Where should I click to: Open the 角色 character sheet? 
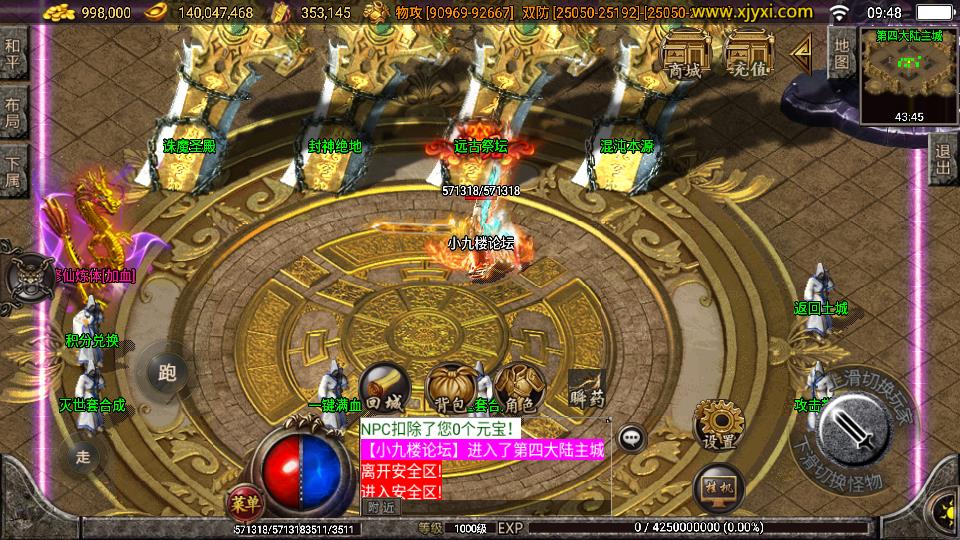(x=518, y=388)
